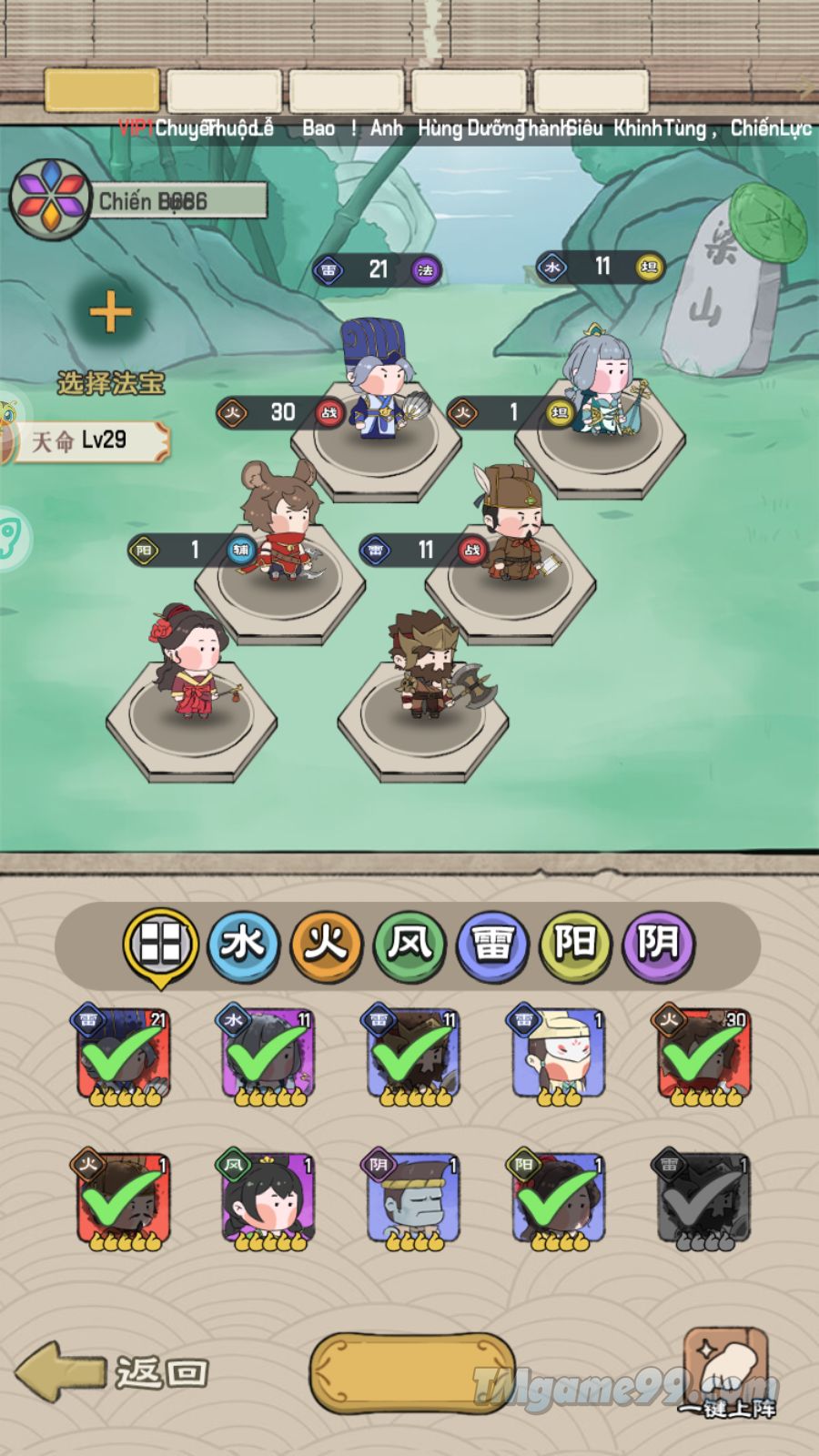The image size is (819, 1456).
Task: Deselect the 阳 yang hero card
Action: [x=558, y=1201]
